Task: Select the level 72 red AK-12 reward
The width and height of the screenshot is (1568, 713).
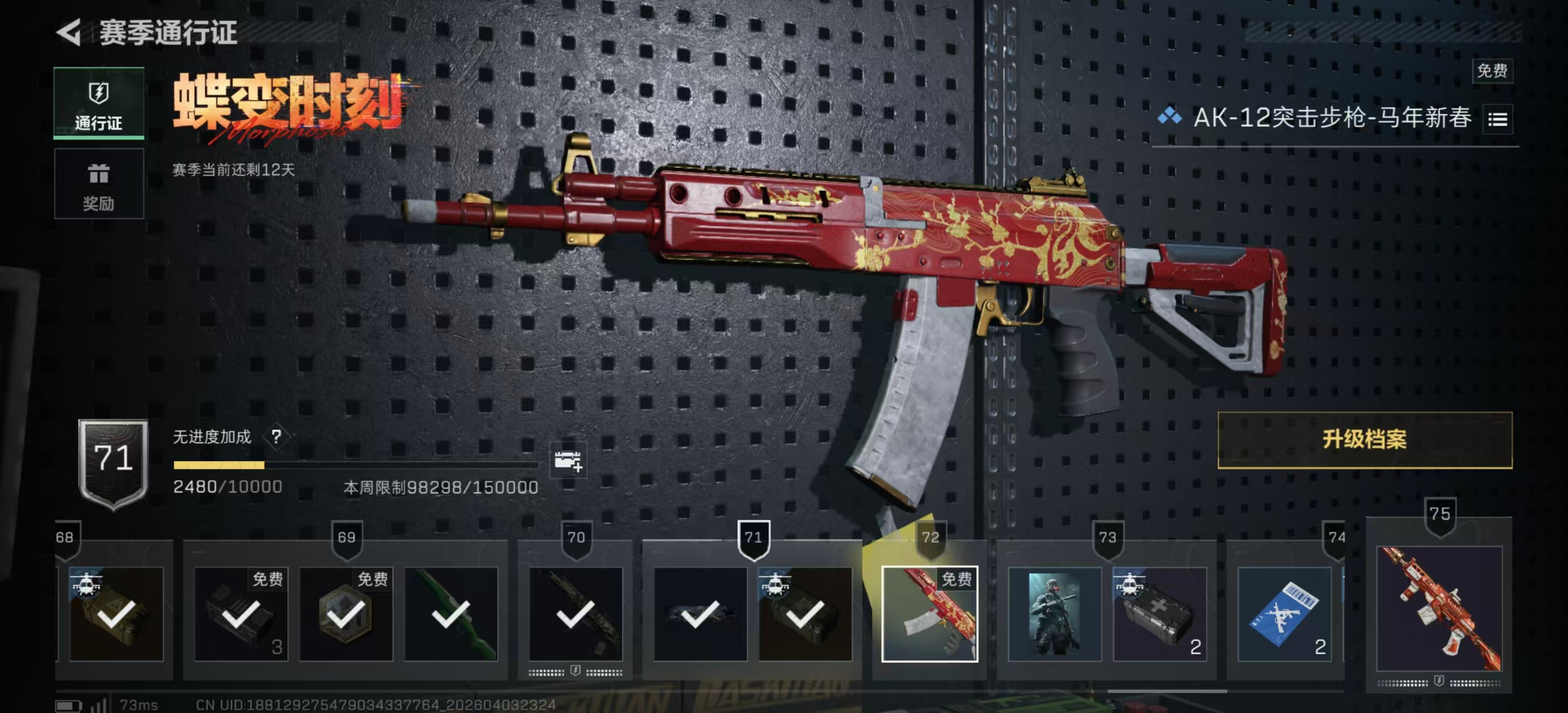Action: [x=929, y=614]
